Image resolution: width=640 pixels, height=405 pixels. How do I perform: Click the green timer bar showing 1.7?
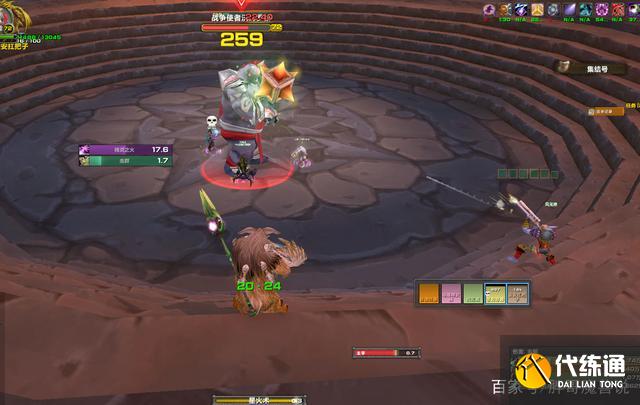tap(125, 160)
